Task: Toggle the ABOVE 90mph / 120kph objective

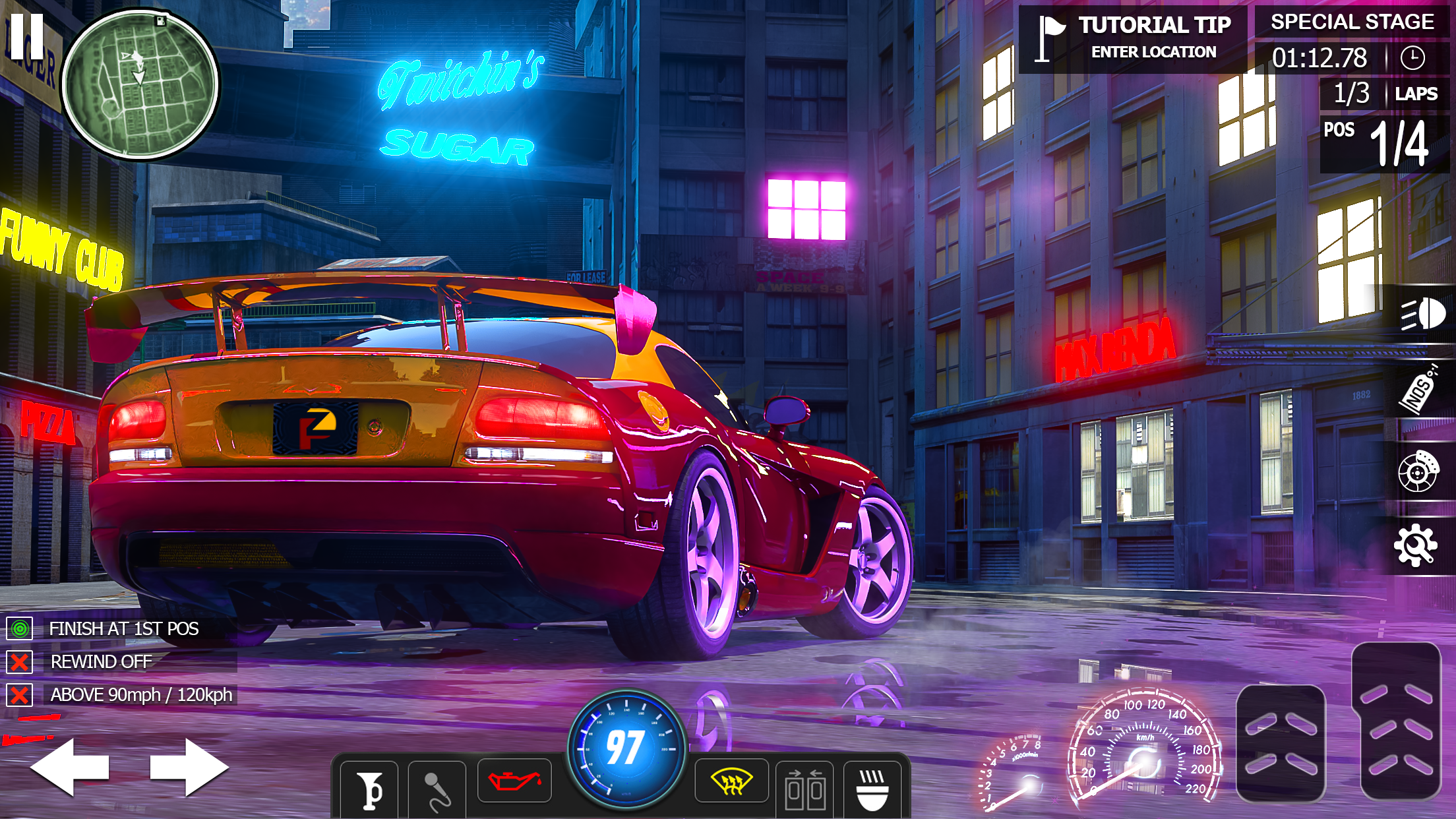Action: (x=140, y=695)
